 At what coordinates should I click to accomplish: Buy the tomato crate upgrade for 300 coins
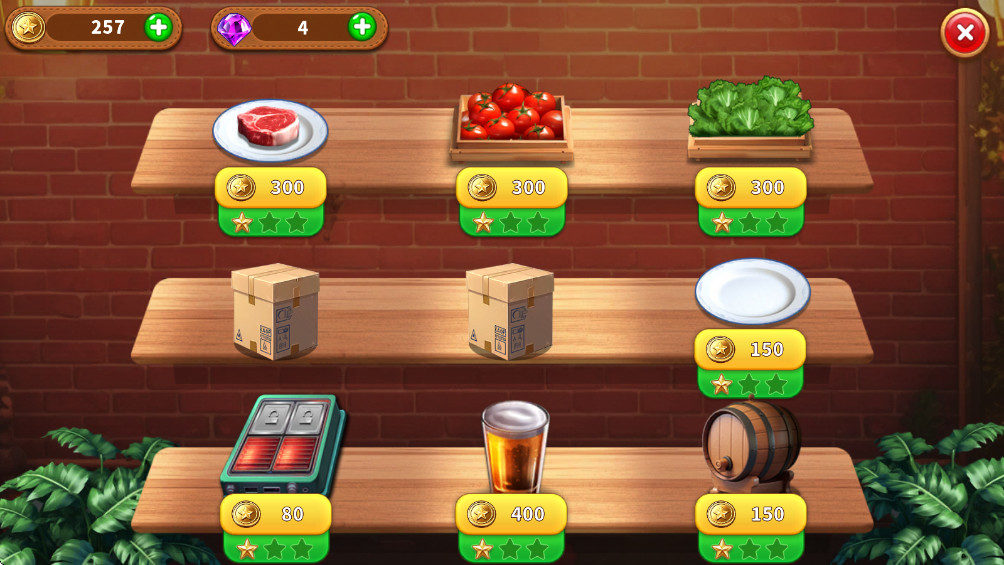(x=511, y=188)
